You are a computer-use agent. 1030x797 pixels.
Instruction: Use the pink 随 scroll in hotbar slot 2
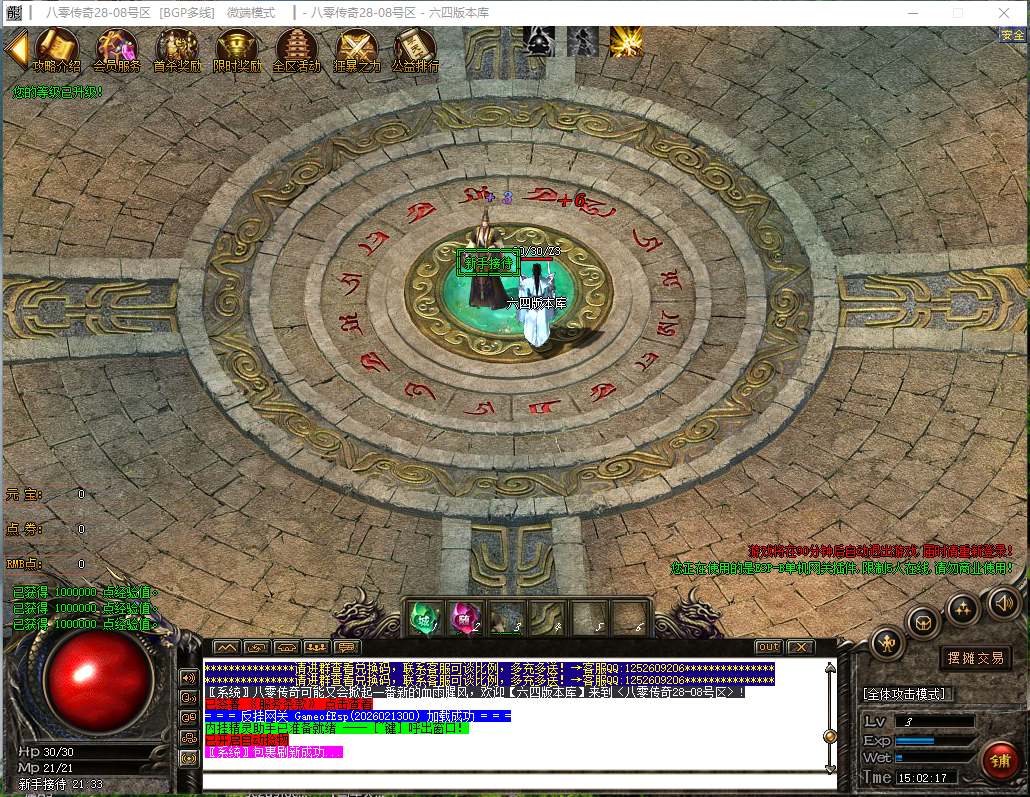[x=466, y=618]
